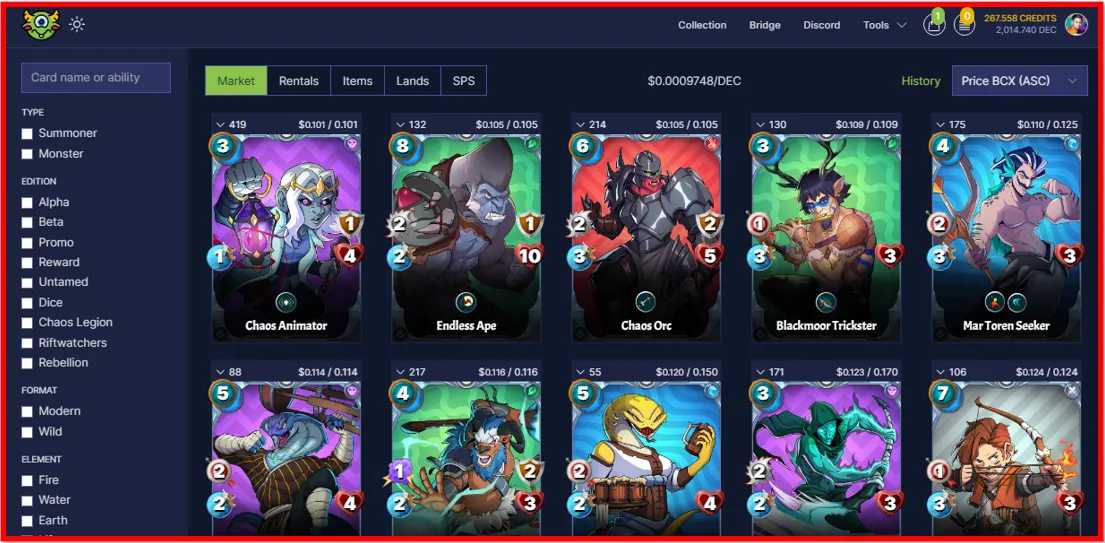Open the Lands tab
The image size is (1105, 543).
(x=412, y=81)
